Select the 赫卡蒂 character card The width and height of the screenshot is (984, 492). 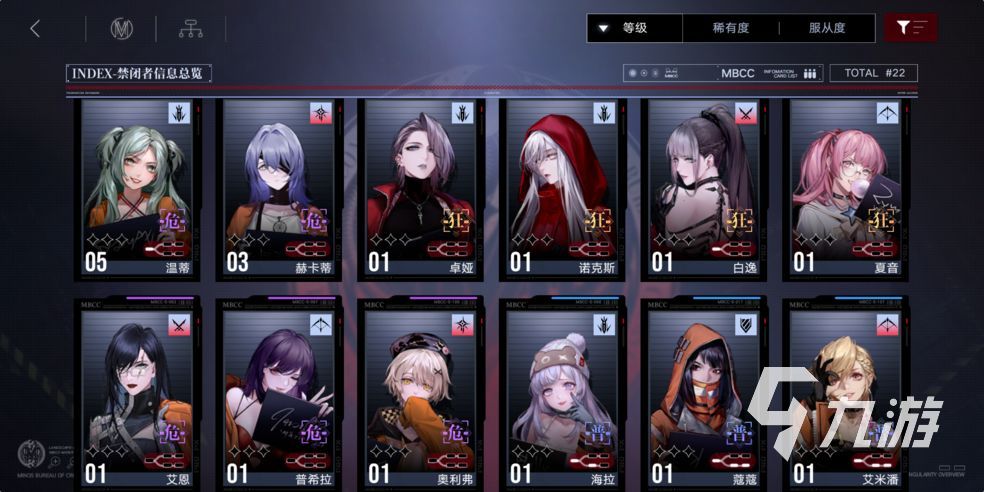[x=279, y=188]
